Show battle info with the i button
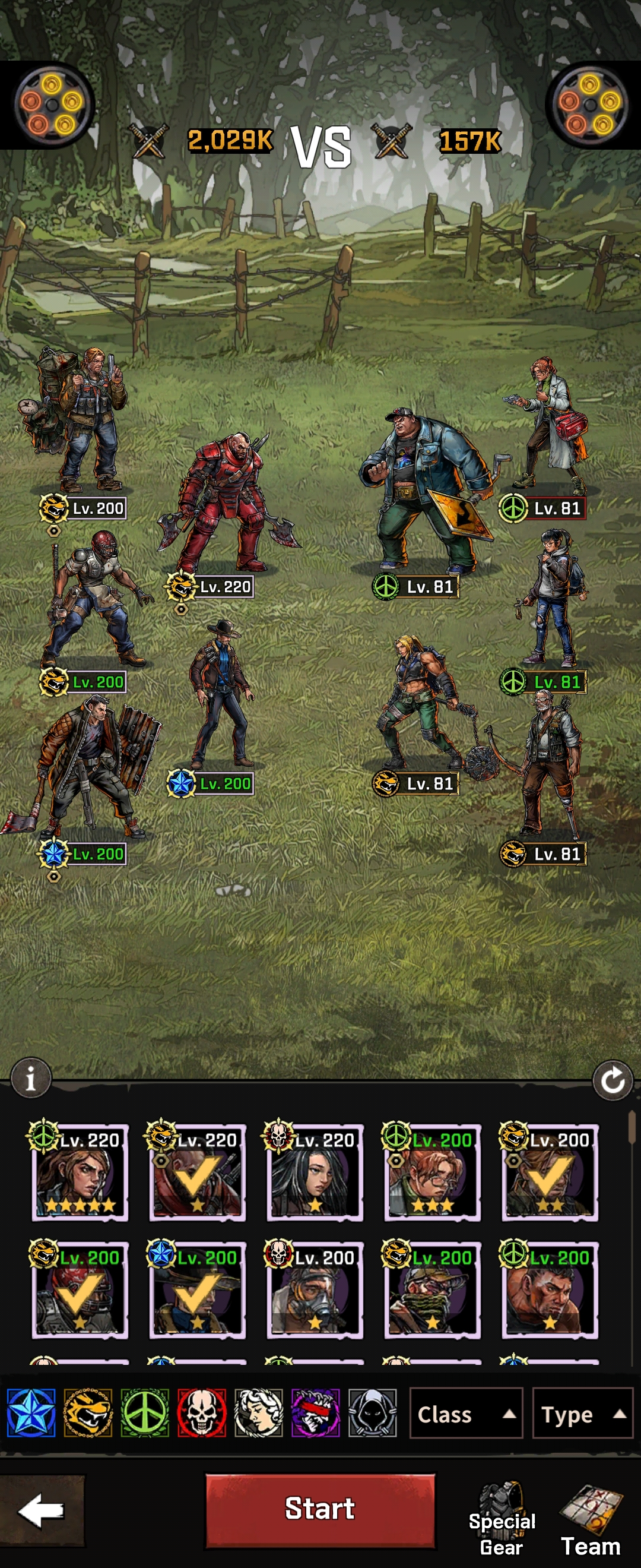 (30, 1079)
